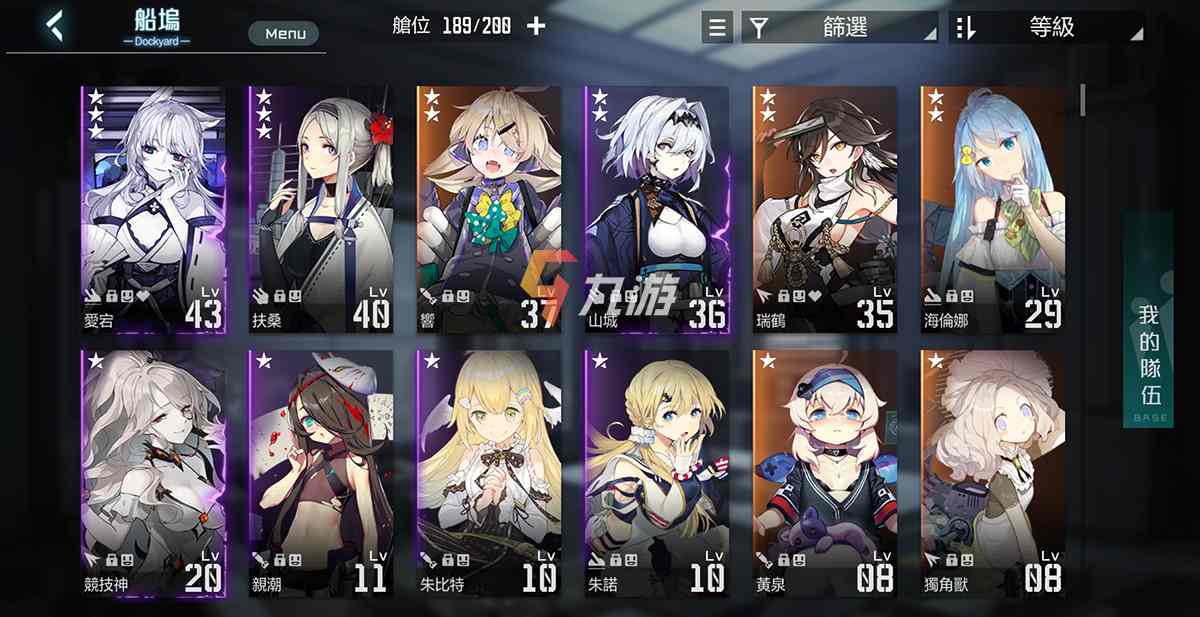Toggle the list view icon
This screenshot has width=1200, height=617.
click(717, 27)
